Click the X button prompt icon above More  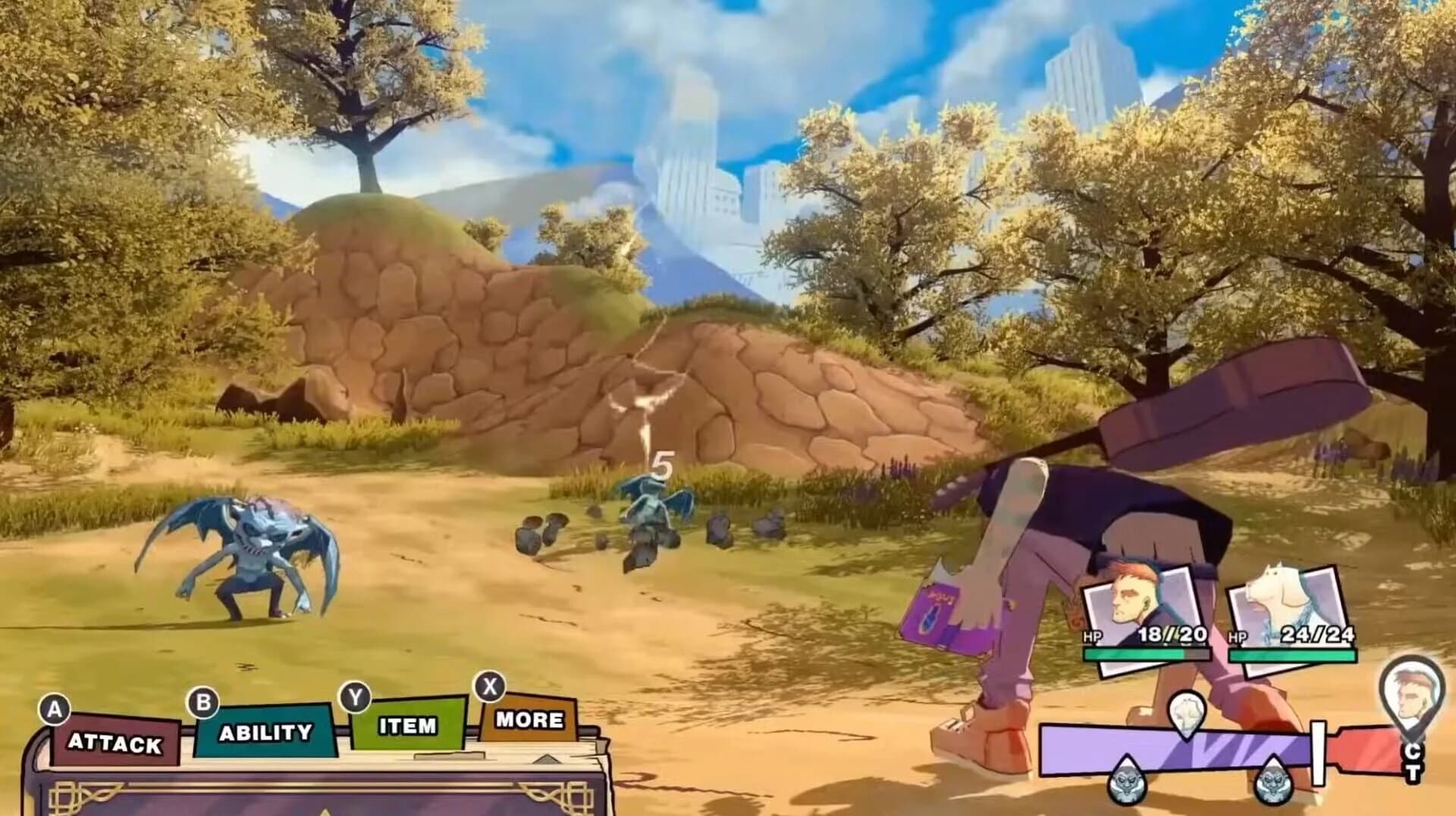pyautogui.click(x=488, y=686)
